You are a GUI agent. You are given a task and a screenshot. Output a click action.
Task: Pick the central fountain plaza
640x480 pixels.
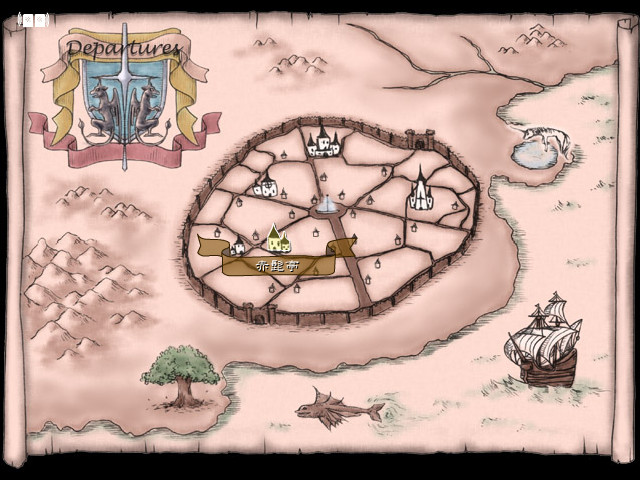click(327, 205)
